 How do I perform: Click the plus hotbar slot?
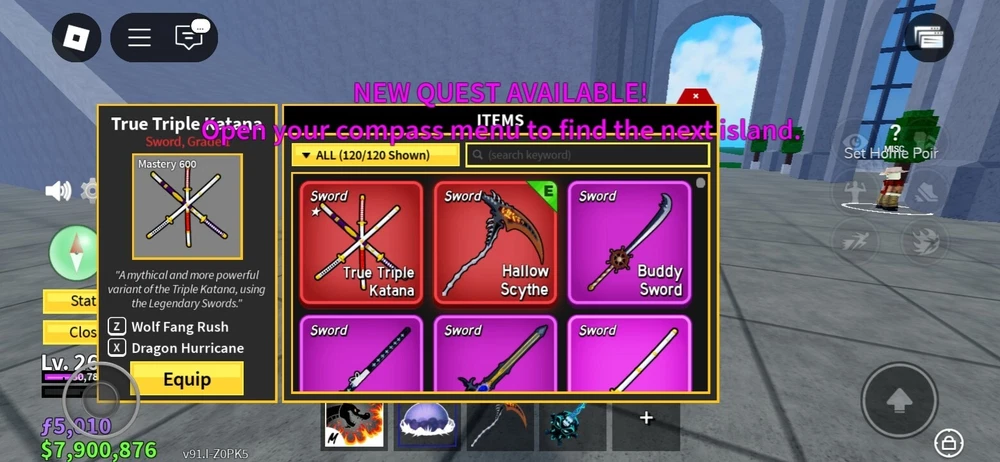[x=646, y=420]
